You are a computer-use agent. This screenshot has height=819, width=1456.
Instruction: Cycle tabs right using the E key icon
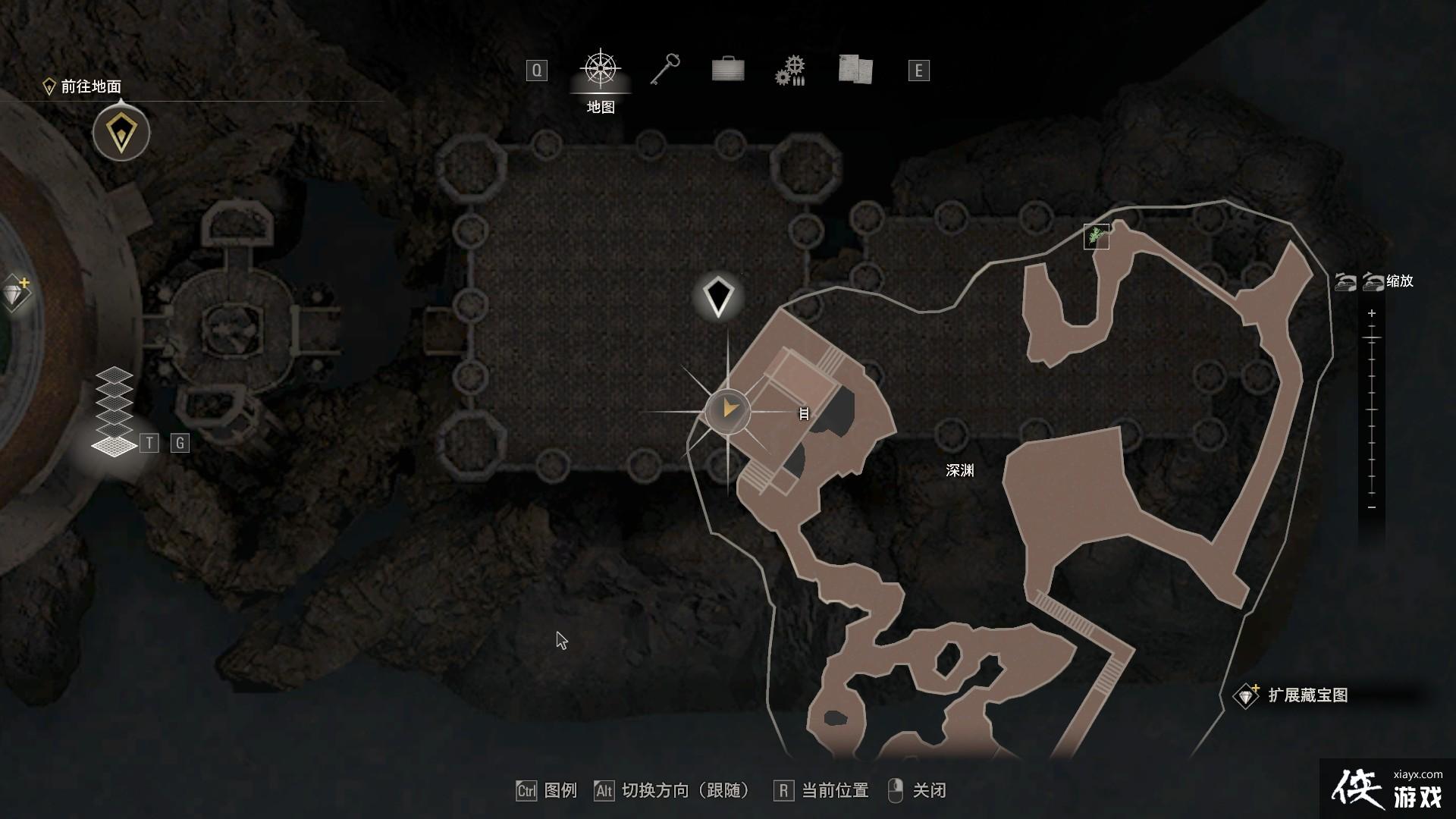[919, 70]
